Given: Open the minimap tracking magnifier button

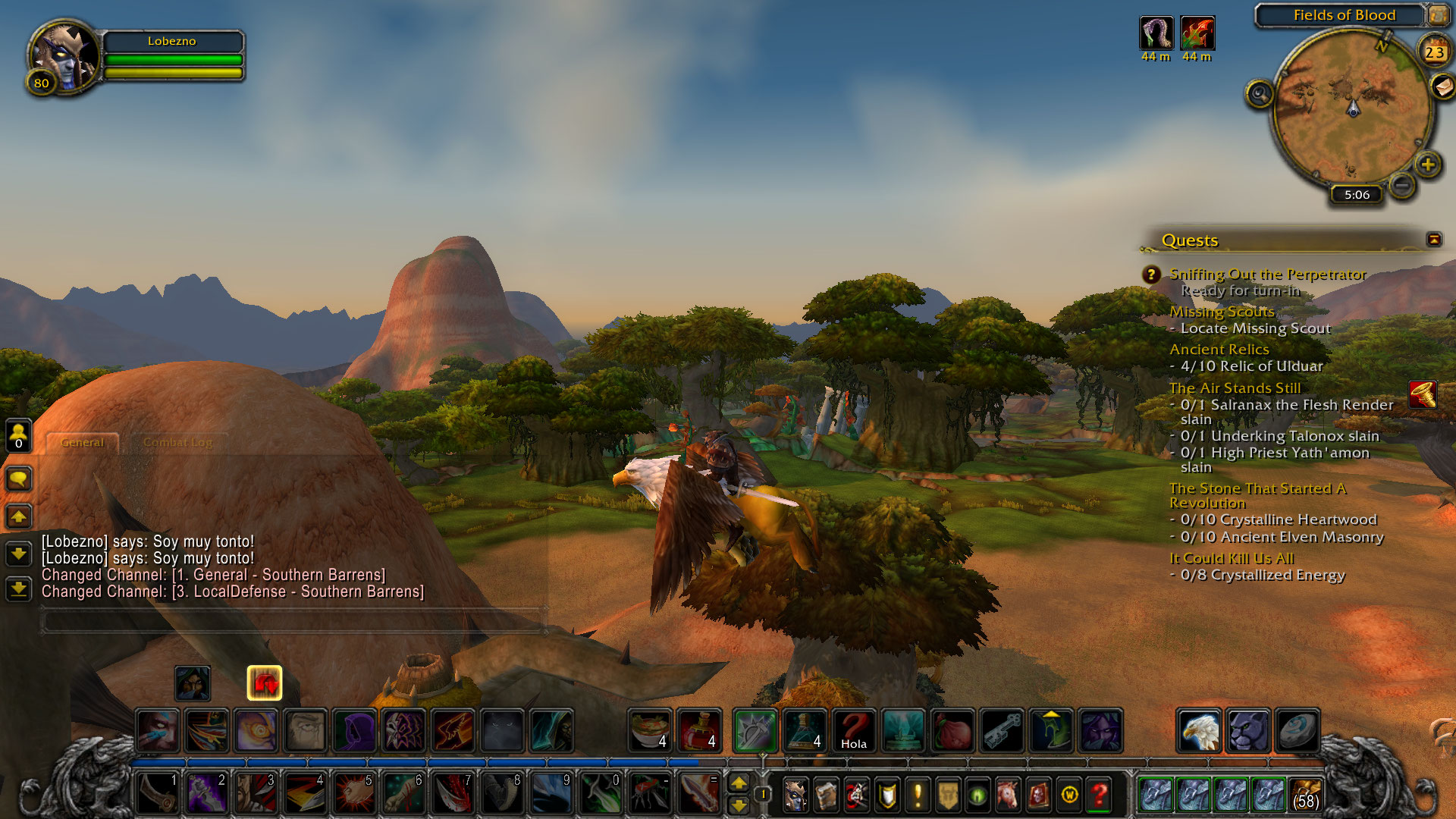Looking at the screenshot, I should coord(1260,94).
